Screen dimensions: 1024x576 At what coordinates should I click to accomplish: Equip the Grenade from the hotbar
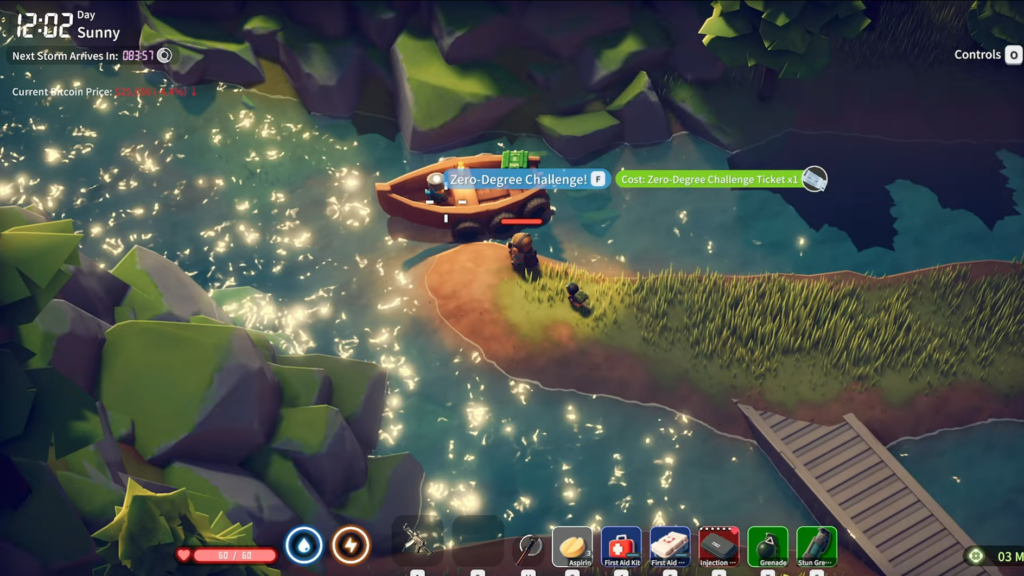[768, 546]
